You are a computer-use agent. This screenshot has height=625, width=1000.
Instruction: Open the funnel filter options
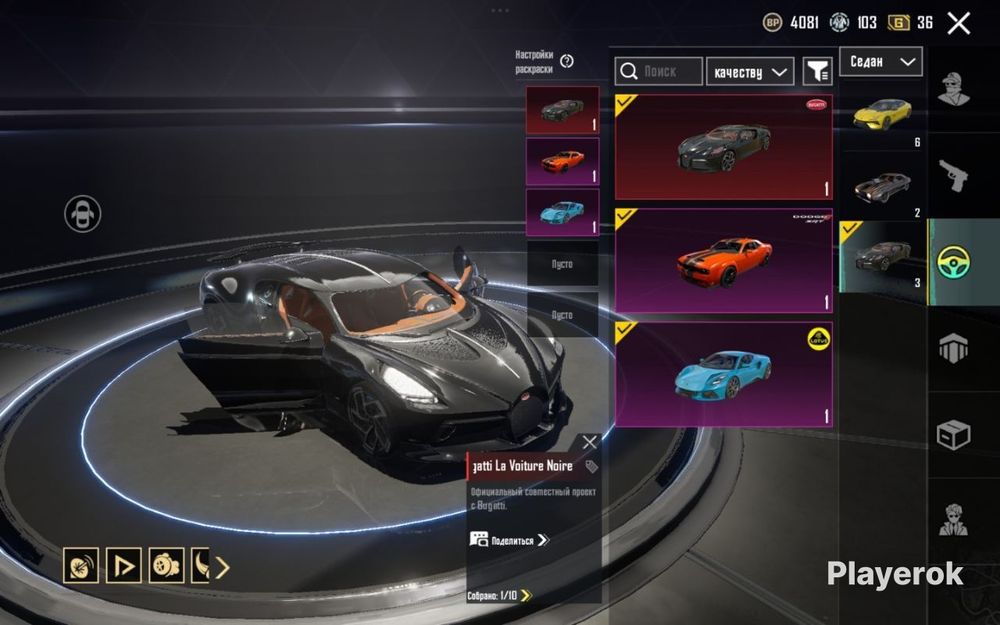click(818, 71)
